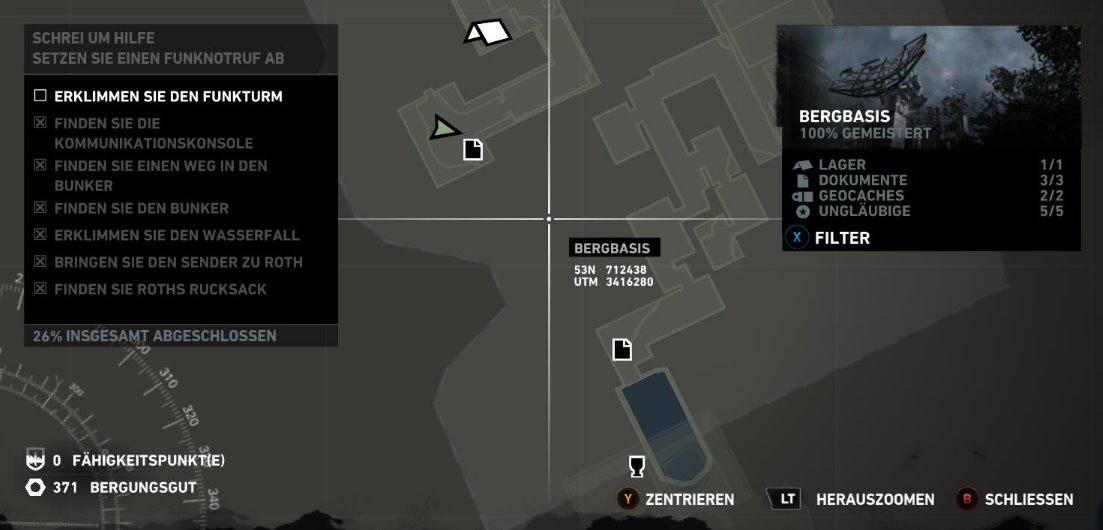Viewport: 1103px width, 530px height.
Task: Select the Lager legend entry
Action: coord(842,165)
